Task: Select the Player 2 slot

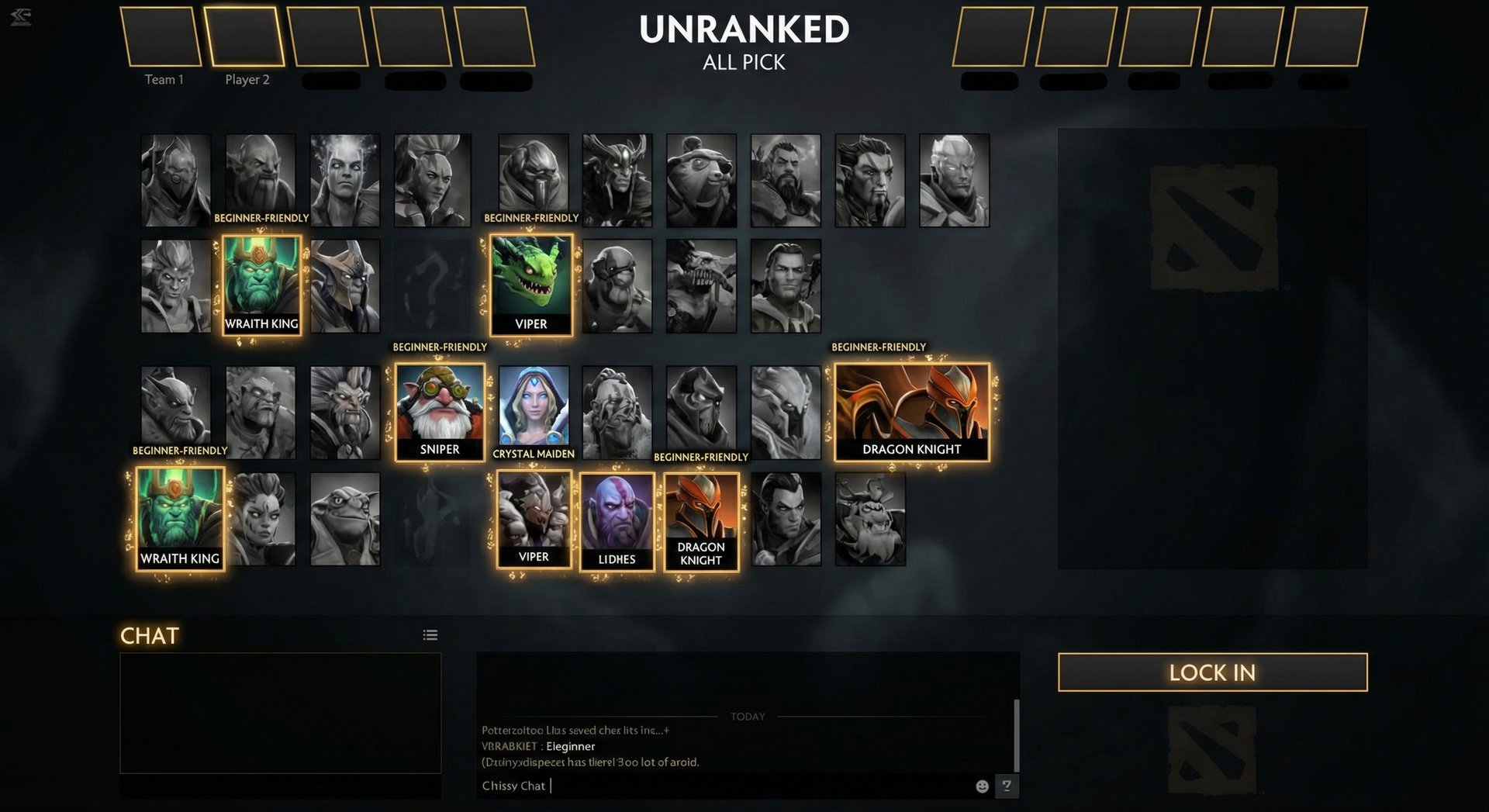Action: pyautogui.click(x=246, y=37)
